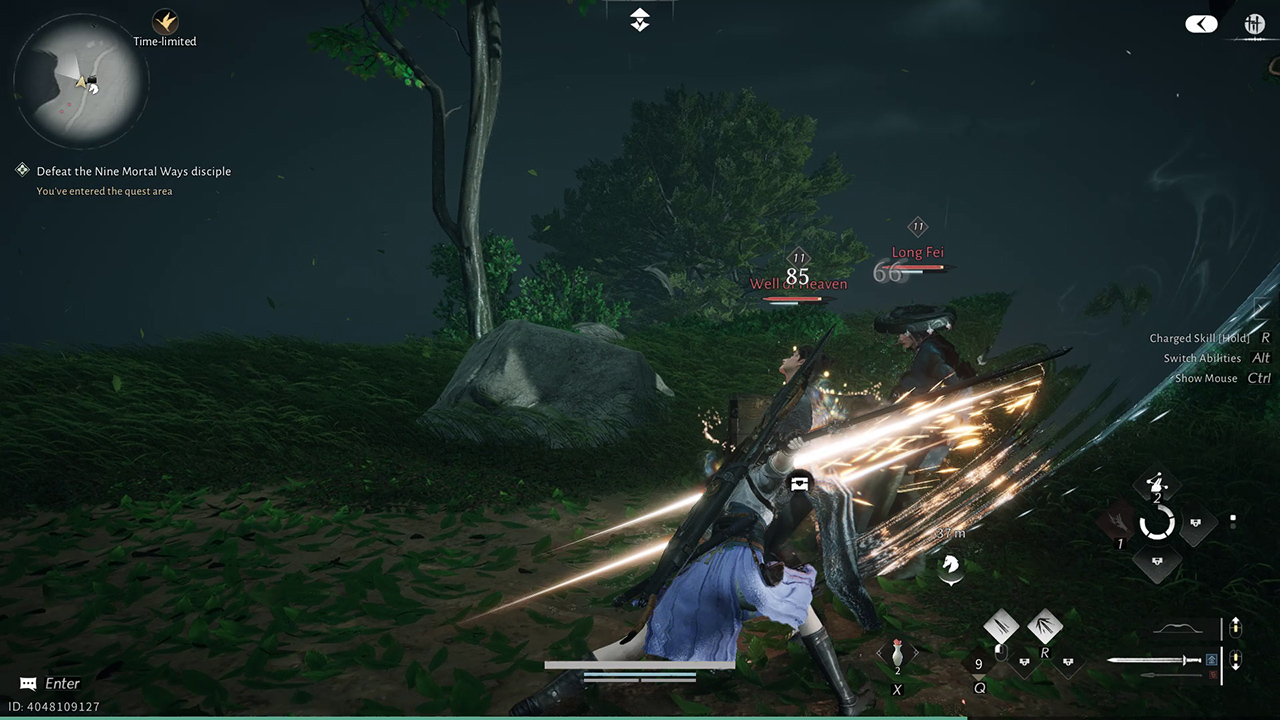Image resolution: width=1280 pixels, height=720 pixels.
Task: Open the Time-limited event icon
Action: [x=165, y=21]
